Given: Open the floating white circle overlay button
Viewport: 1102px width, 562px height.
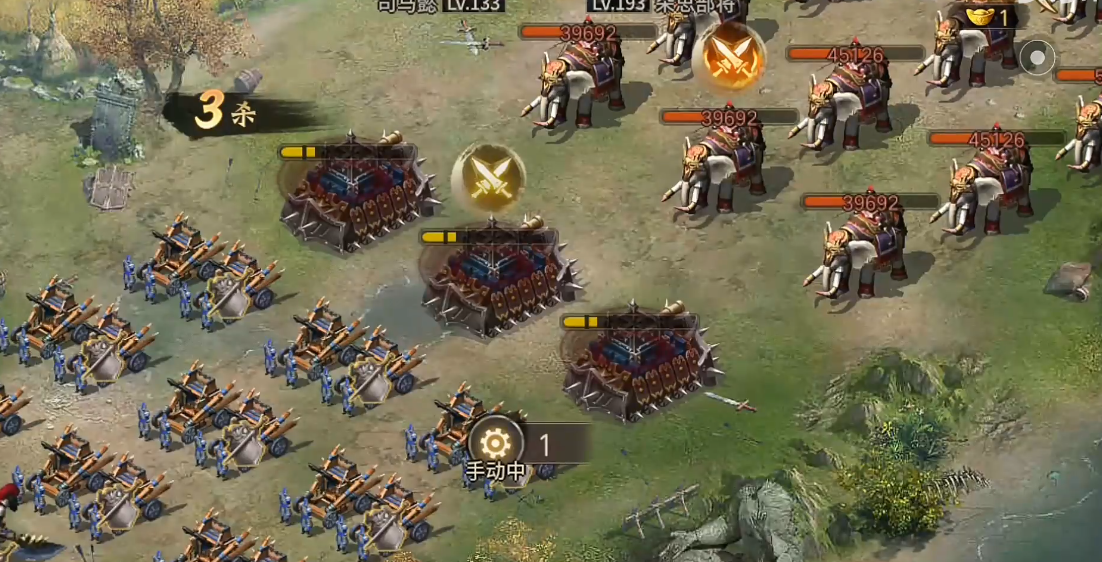Looking at the screenshot, I should (1037, 57).
